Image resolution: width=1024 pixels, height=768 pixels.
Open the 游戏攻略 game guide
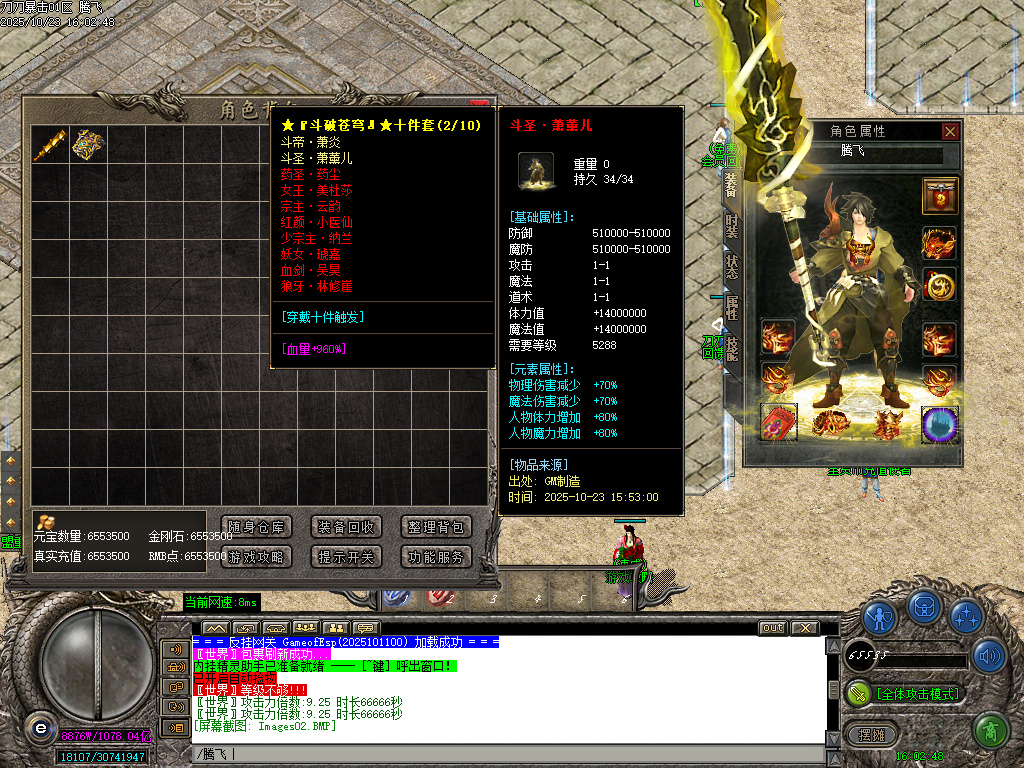(256, 557)
